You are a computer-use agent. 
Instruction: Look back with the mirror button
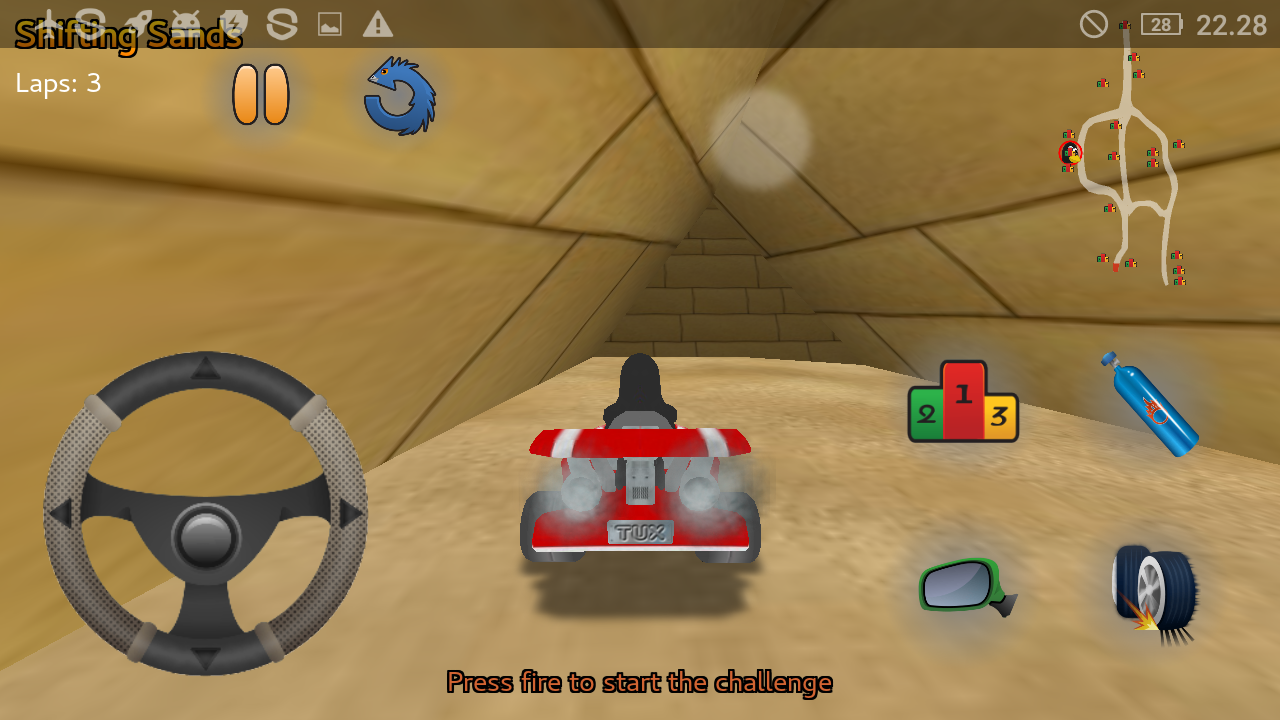[x=965, y=586]
